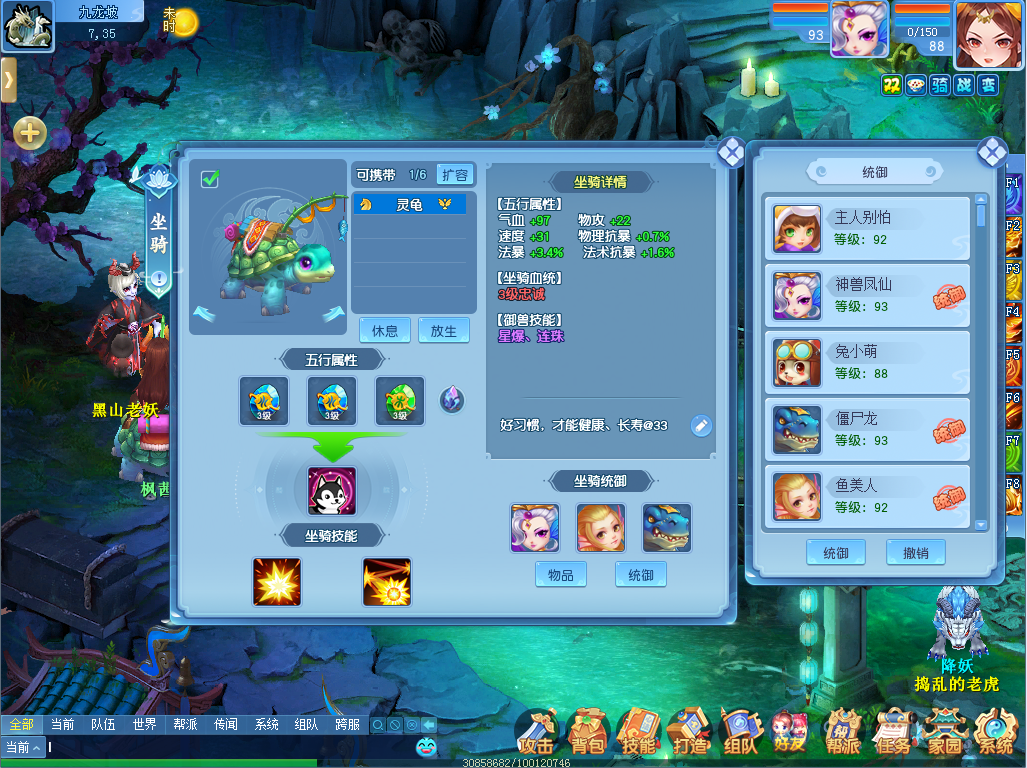
Task: Click the 扩容 expand capacity button
Action: click(x=454, y=175)
